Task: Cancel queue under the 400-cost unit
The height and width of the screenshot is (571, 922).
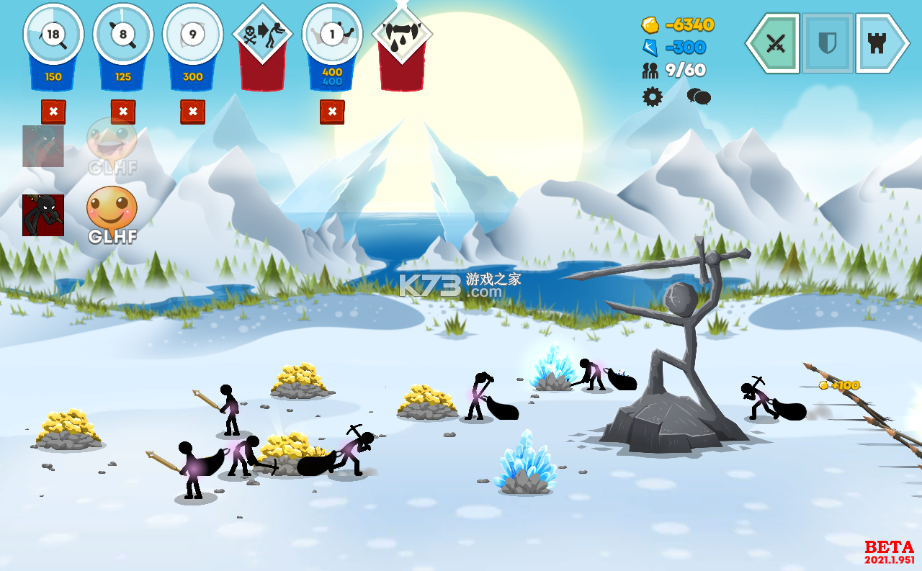Action: click(332, 111)
